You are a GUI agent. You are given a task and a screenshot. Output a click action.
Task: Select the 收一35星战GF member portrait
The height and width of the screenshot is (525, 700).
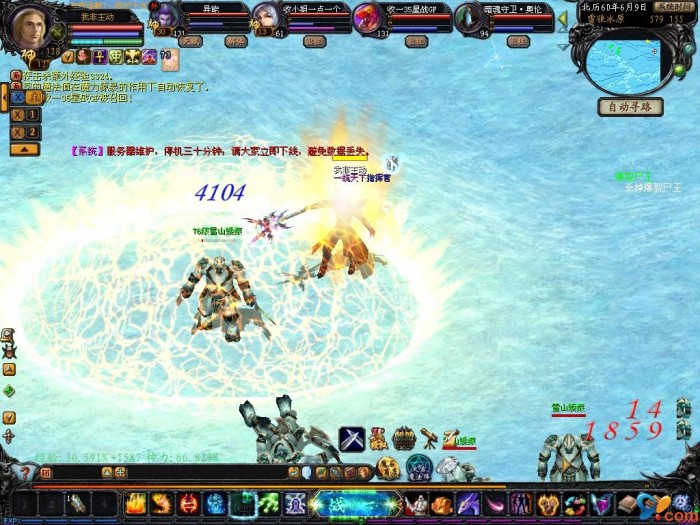[369, 18]
